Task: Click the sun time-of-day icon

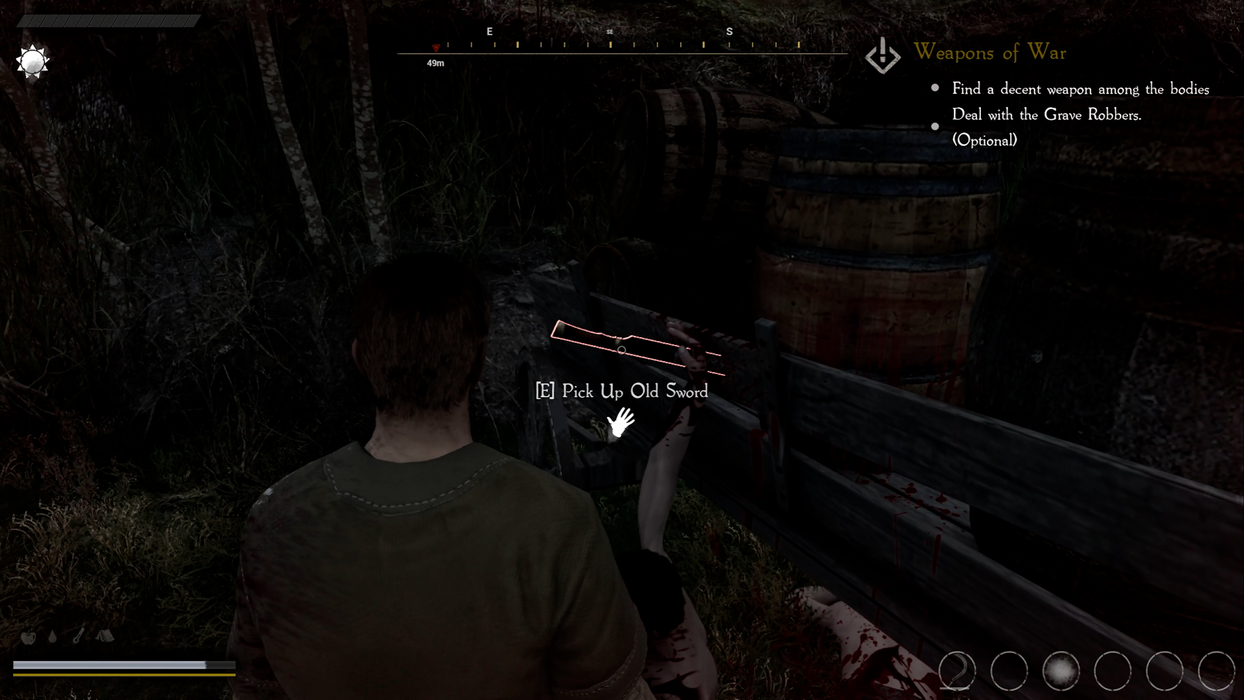Action: (33, 62)
